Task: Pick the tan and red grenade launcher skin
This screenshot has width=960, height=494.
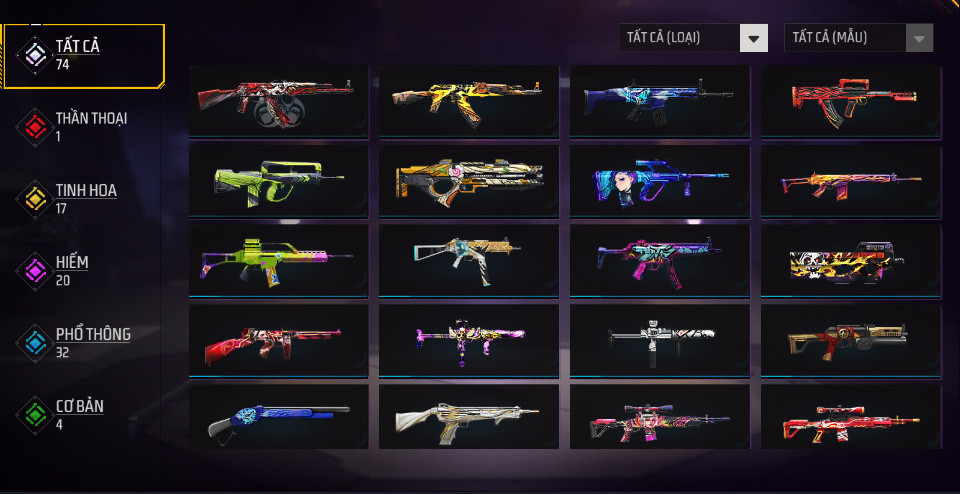Action: 850,339
